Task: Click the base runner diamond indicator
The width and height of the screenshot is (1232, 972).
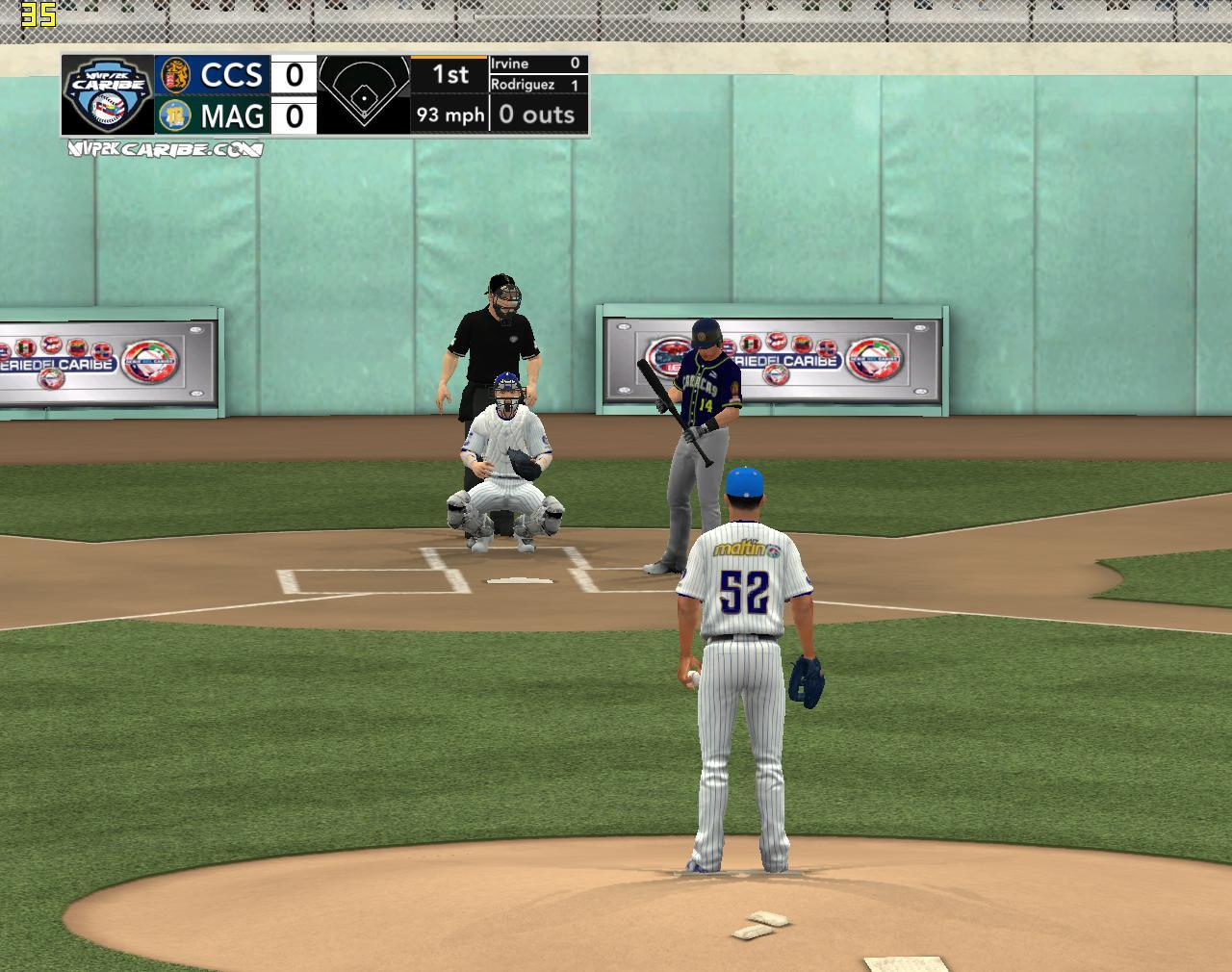Action: (x=364, y=93)
